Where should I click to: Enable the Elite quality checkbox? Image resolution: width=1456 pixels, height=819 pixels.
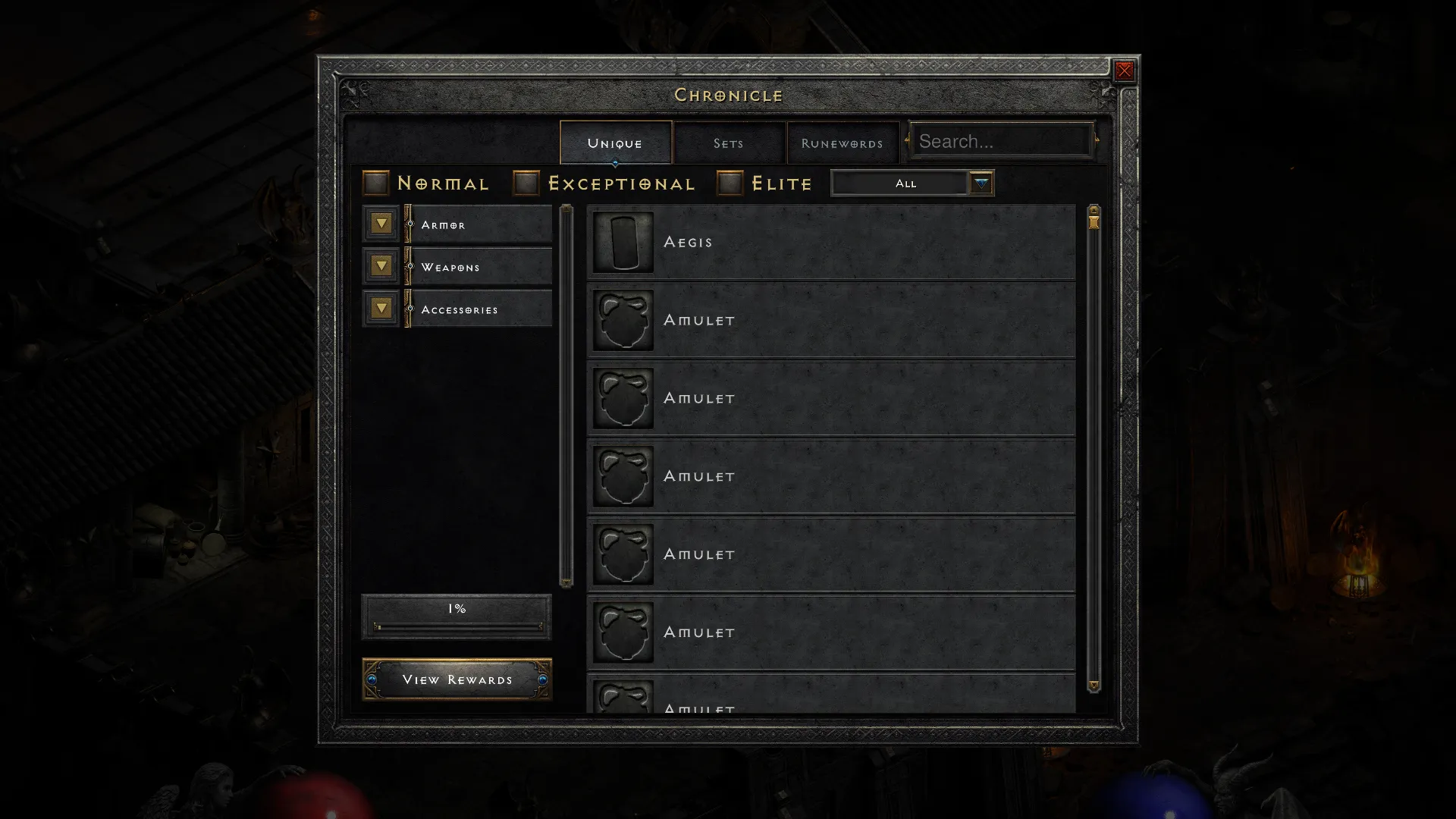[x=729, y=182]
